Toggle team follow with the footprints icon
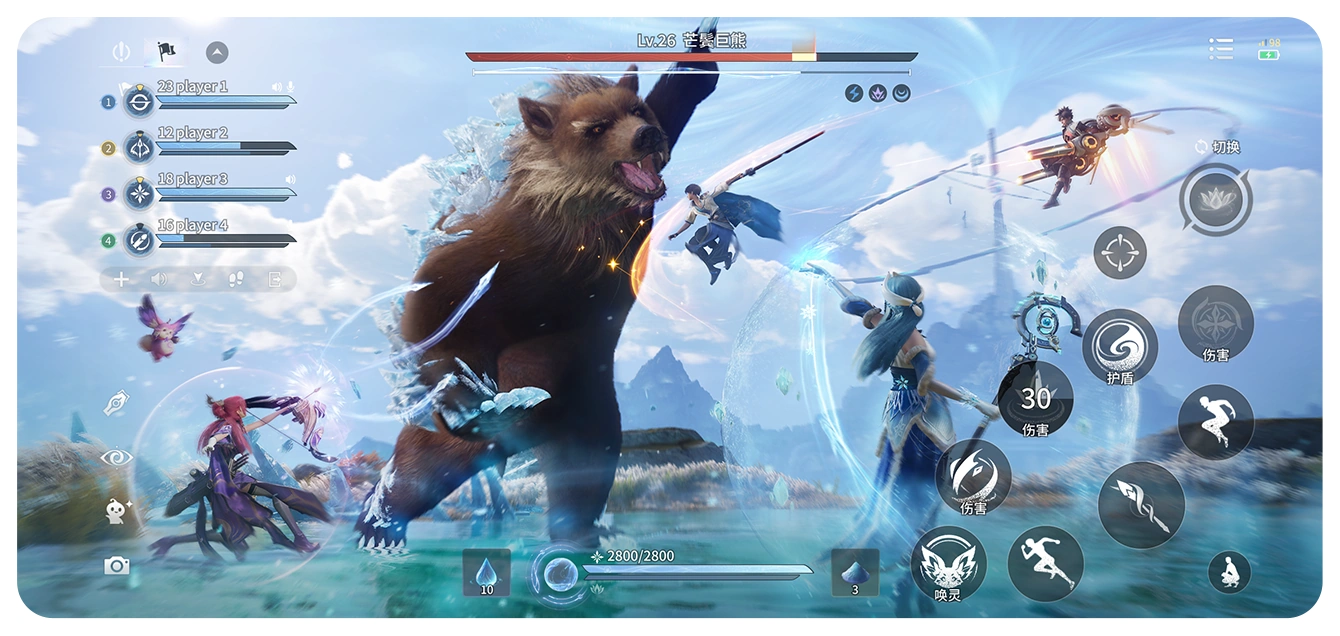Image resolution: width=1340 pixels, height=636 pixels. [236, 280]
